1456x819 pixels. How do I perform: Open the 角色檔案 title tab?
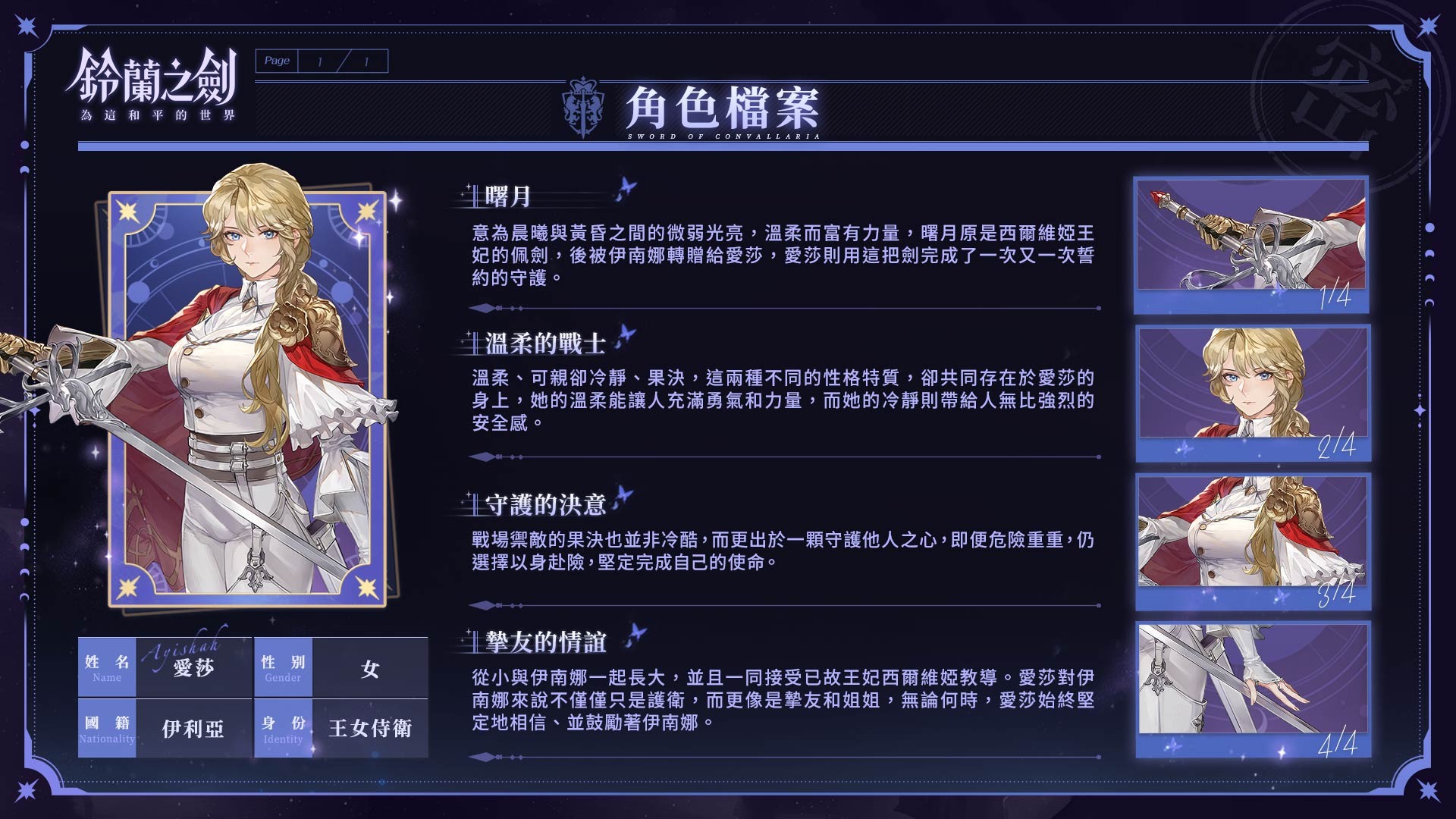click(x=724, y=108)
